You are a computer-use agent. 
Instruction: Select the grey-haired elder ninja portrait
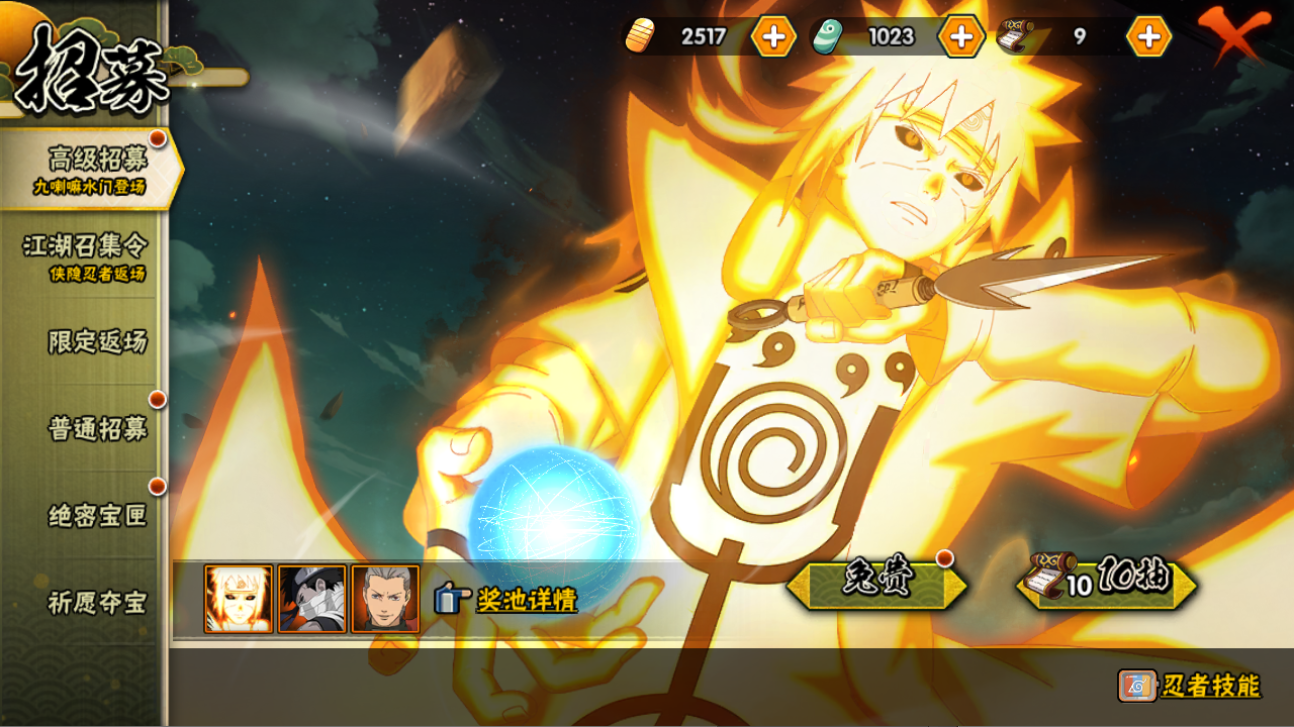coord(385,599)
